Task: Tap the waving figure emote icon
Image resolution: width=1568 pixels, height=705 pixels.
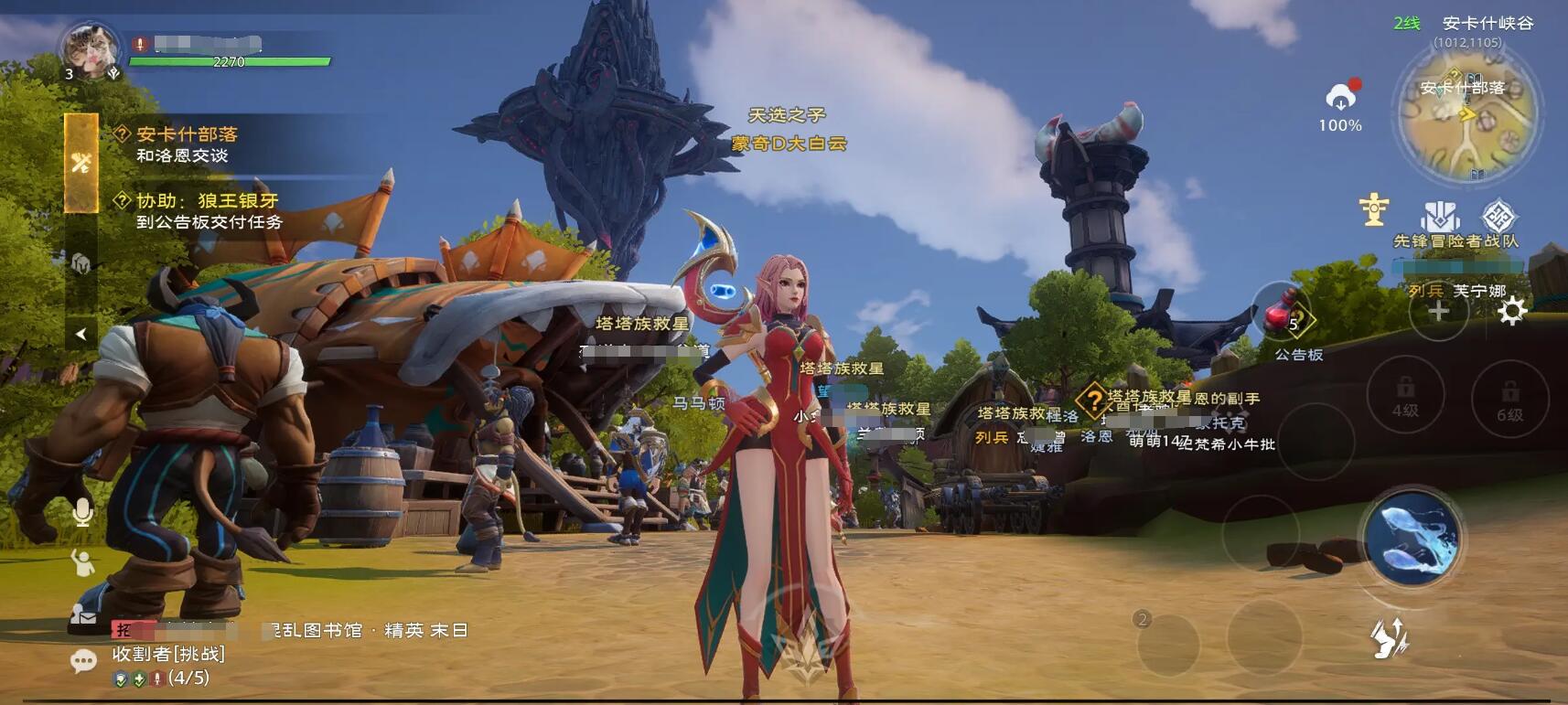Action: pyautogui.click(x=82, y=562)
